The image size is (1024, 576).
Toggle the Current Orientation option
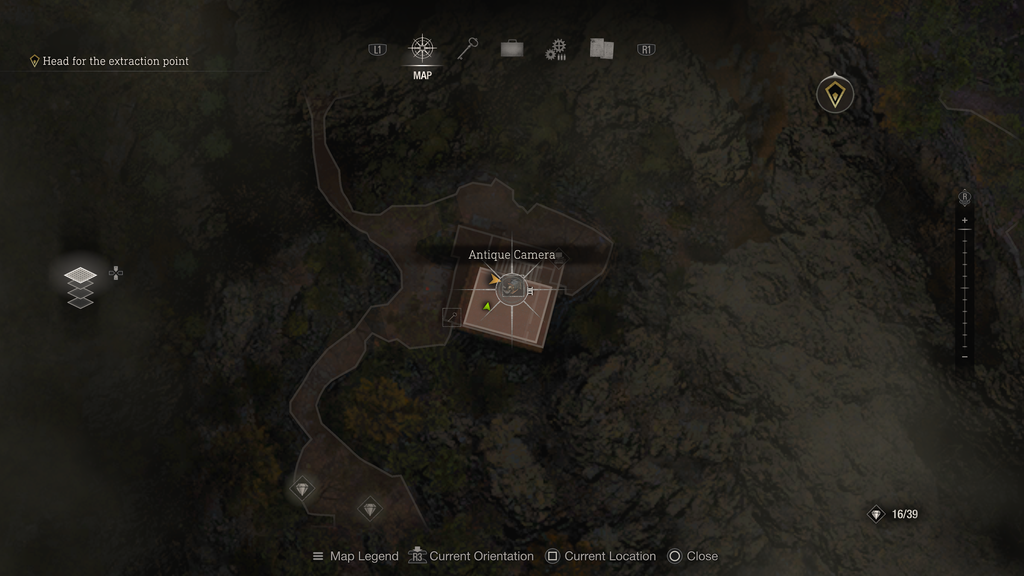(x=472, y=556)
